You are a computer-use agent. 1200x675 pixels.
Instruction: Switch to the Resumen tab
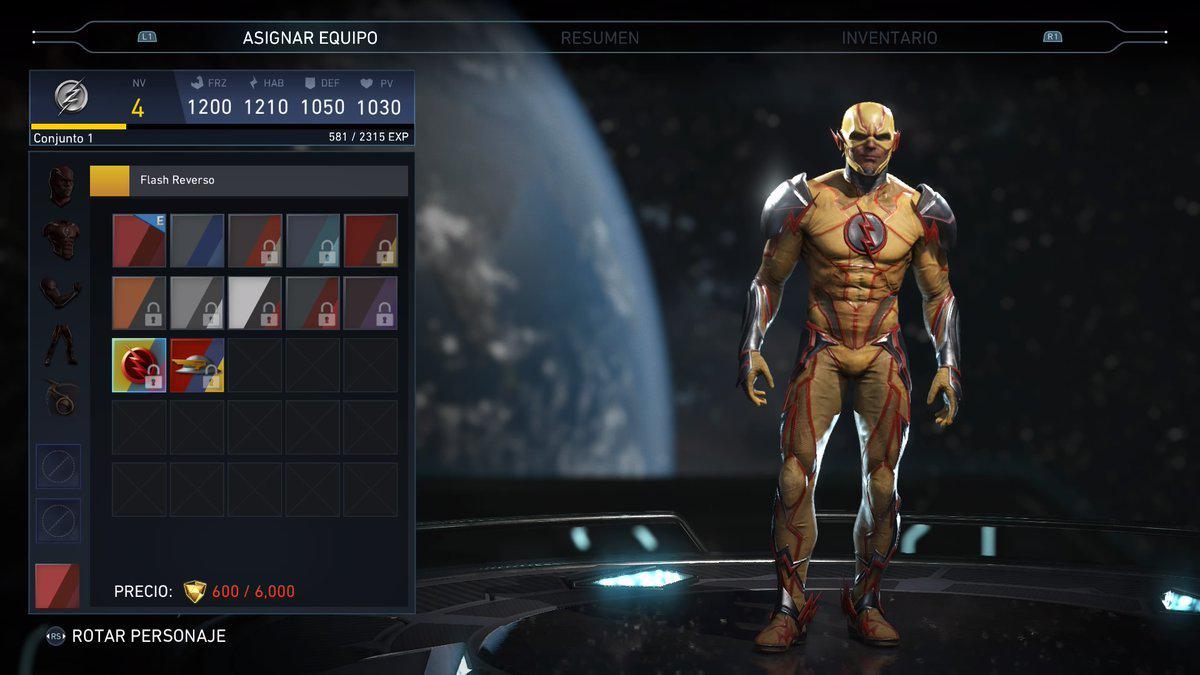[599, 38]
